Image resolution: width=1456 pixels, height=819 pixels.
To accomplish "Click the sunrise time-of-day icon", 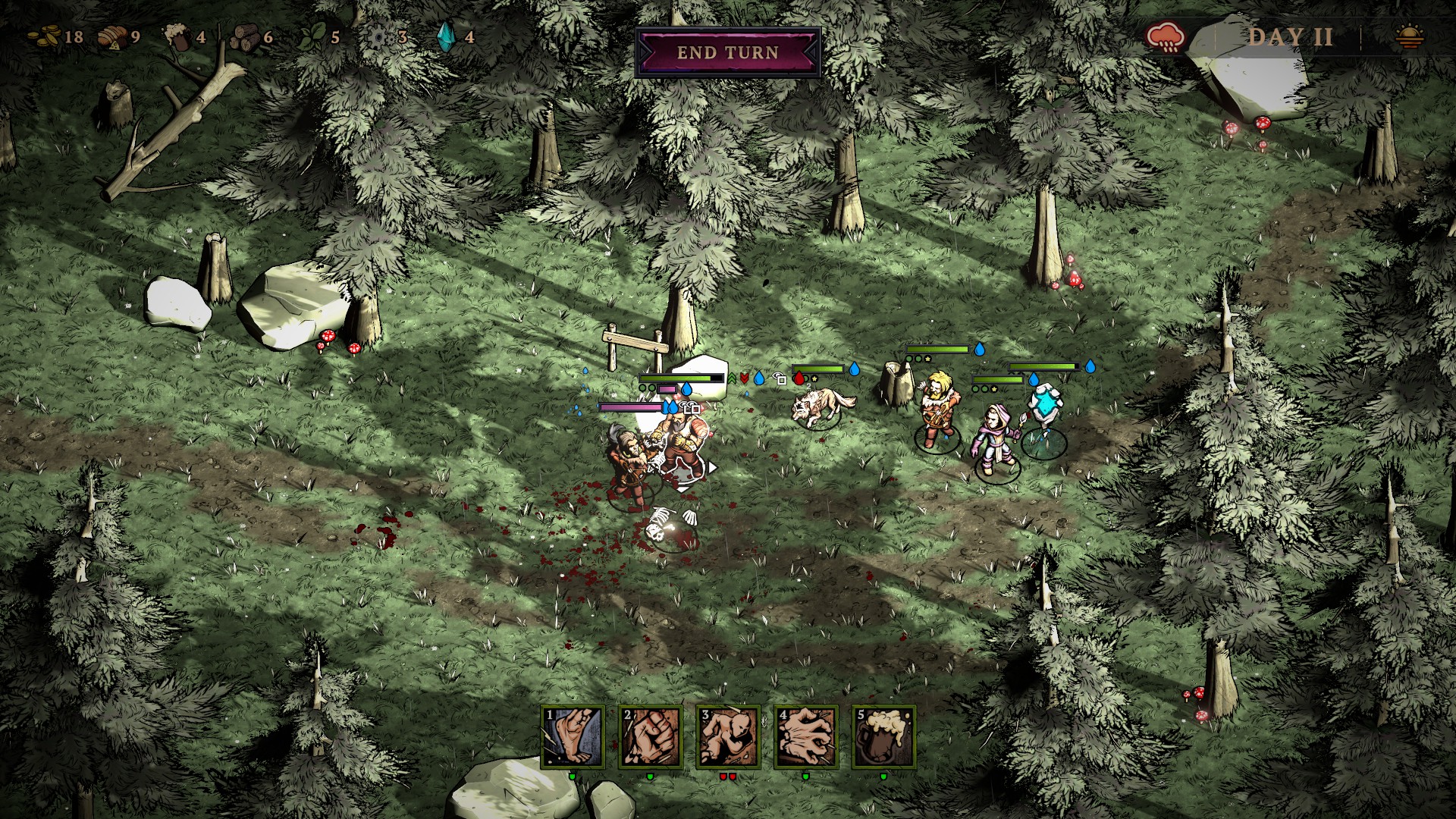I will tap(1410, 36).
